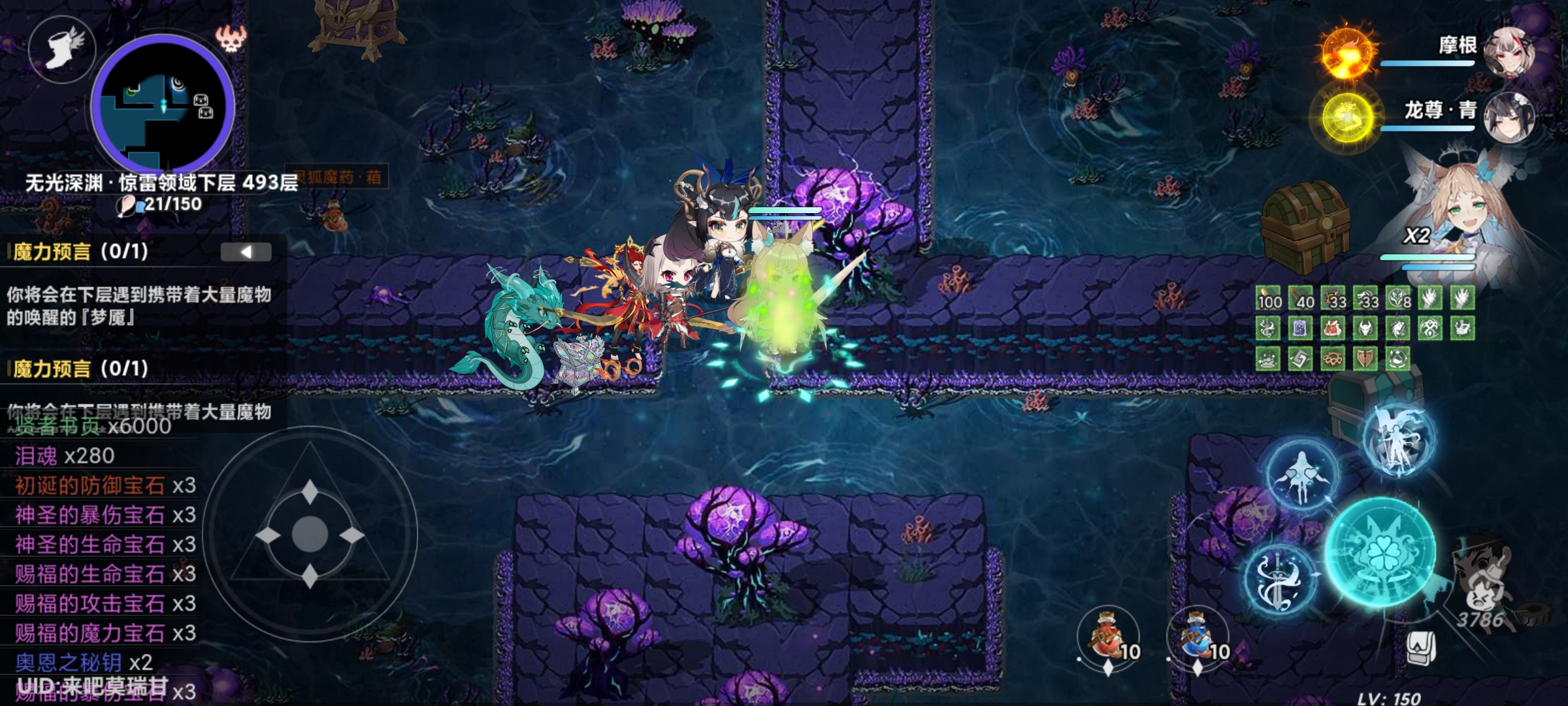The image size is (1568, 706).
Task: Activate the glowing warrior skill button
Action: pyautogui.click(x=1398, y=438)
